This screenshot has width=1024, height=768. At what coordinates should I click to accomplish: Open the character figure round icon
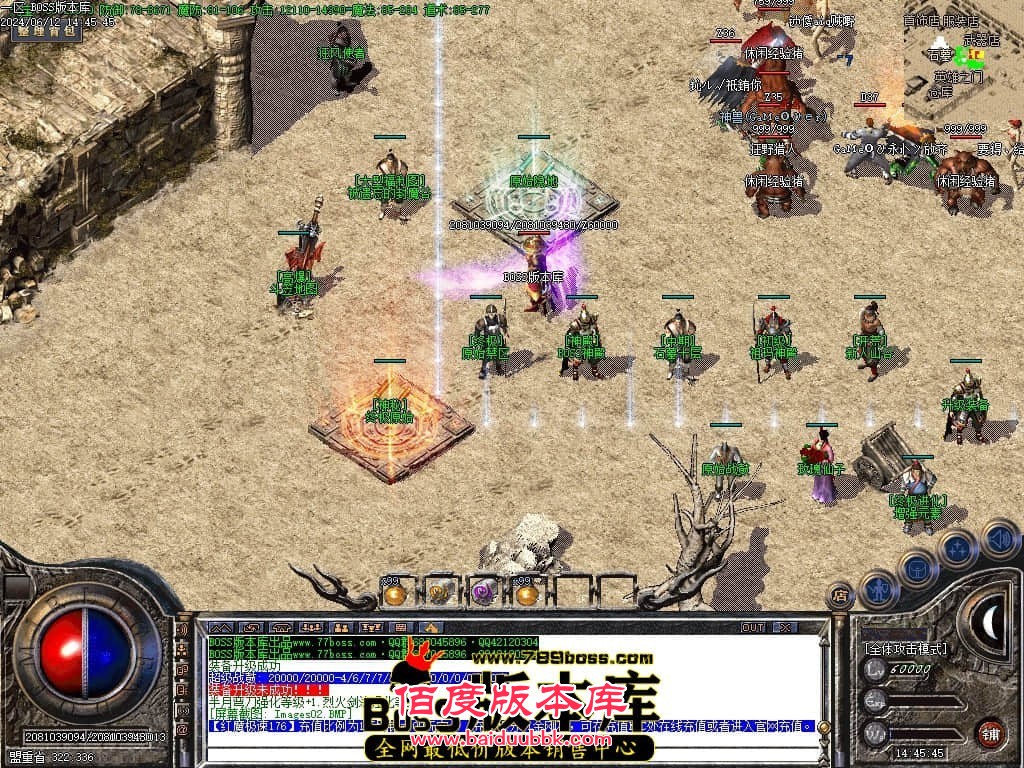pyautogui.click(x=878, y=590)
